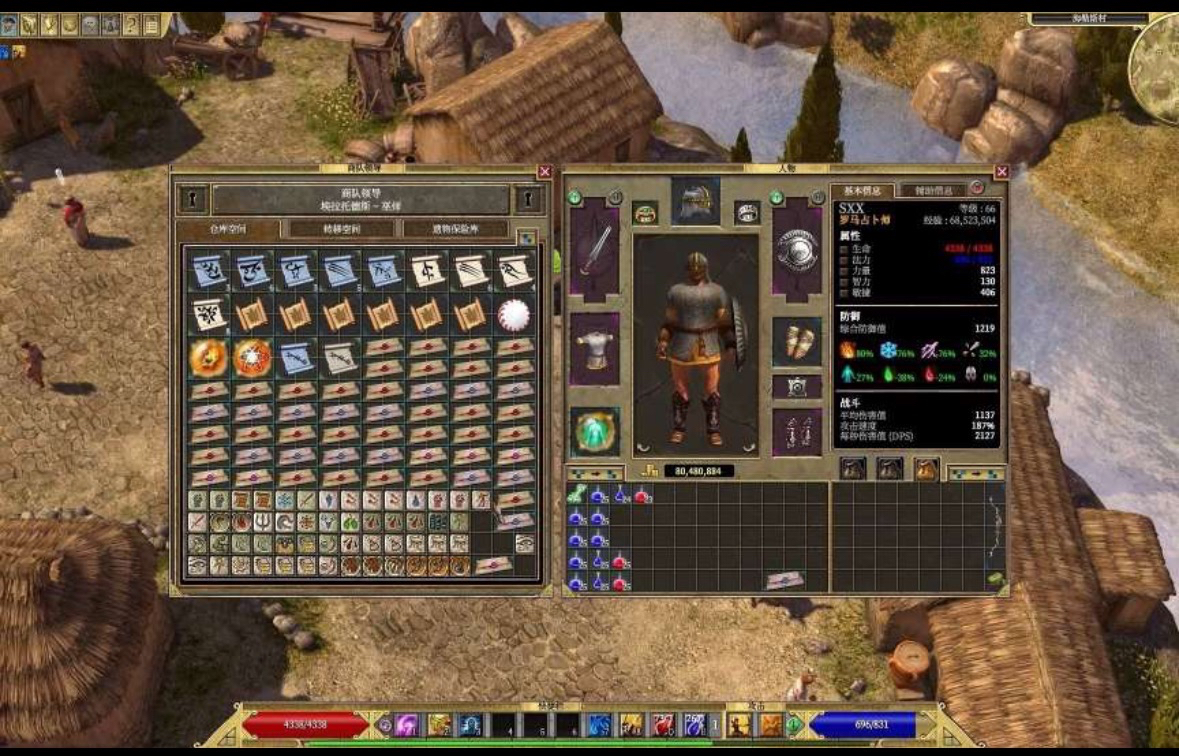Switch to the 转移空间 tab
This screenshot has width=1179, height=756.
click(341, 229)
